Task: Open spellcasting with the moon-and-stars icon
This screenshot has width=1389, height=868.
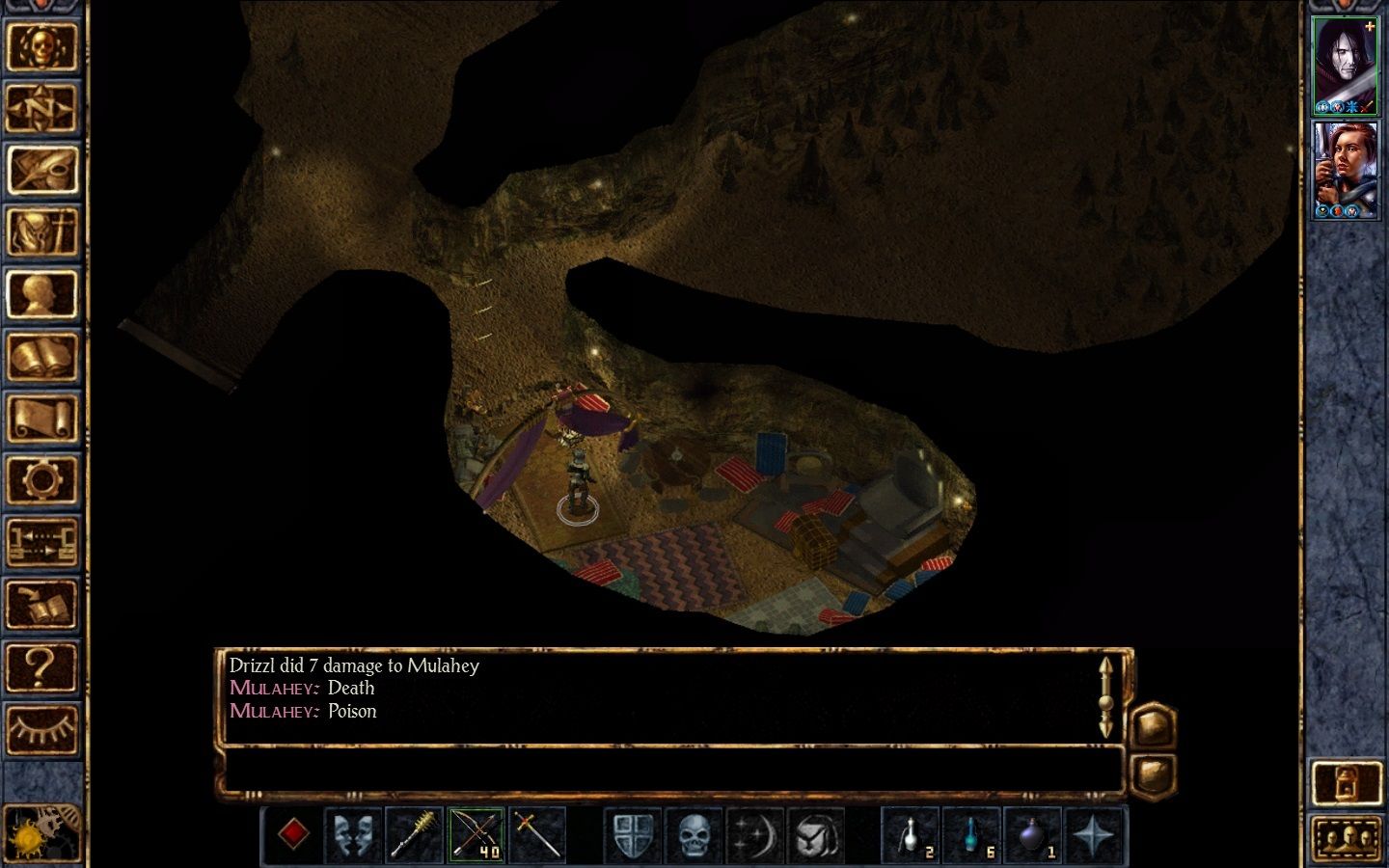Action: pos(754,834)
